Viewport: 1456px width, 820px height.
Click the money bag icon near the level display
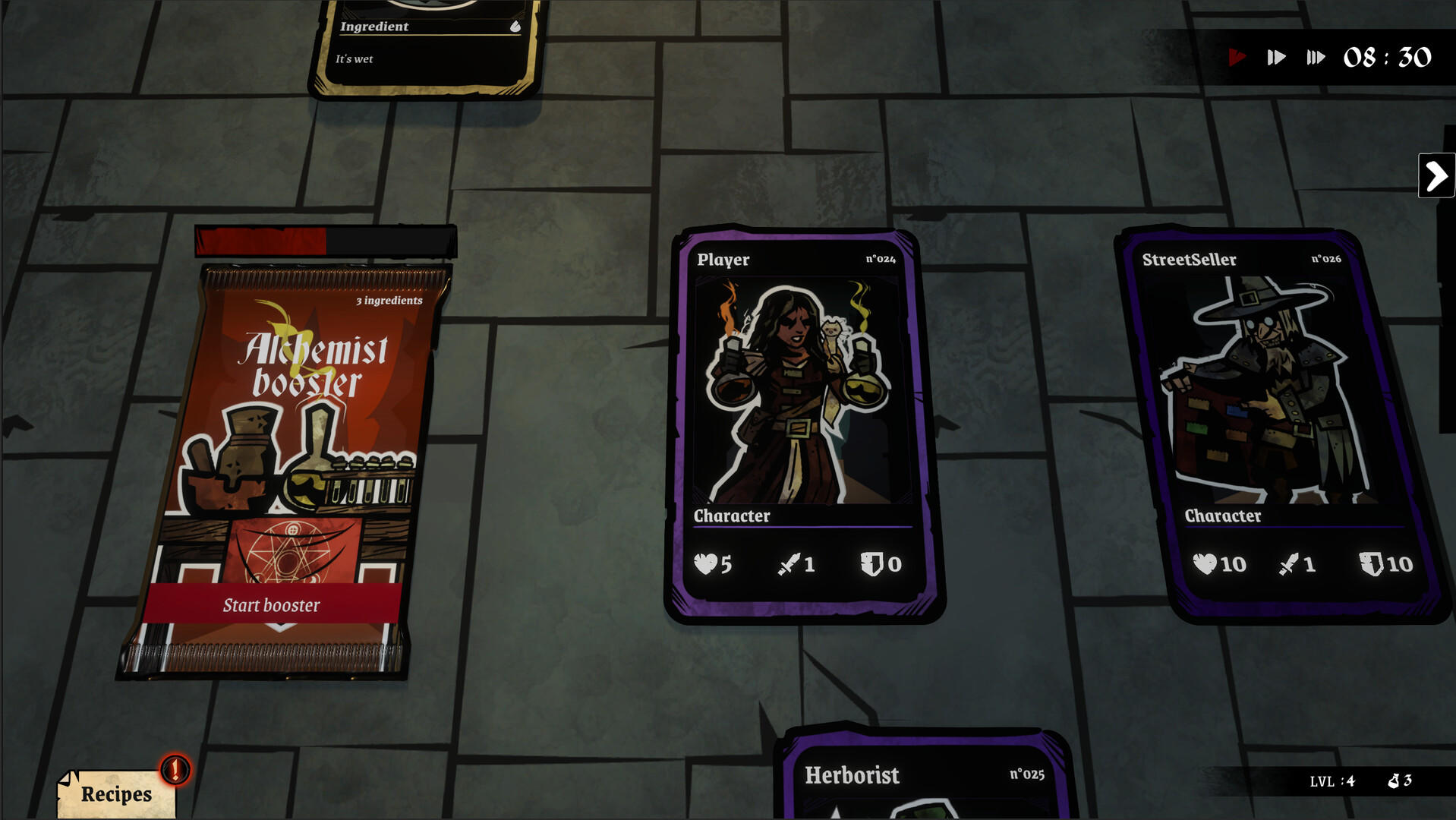pyautogui.click(x=1395, y=781)
